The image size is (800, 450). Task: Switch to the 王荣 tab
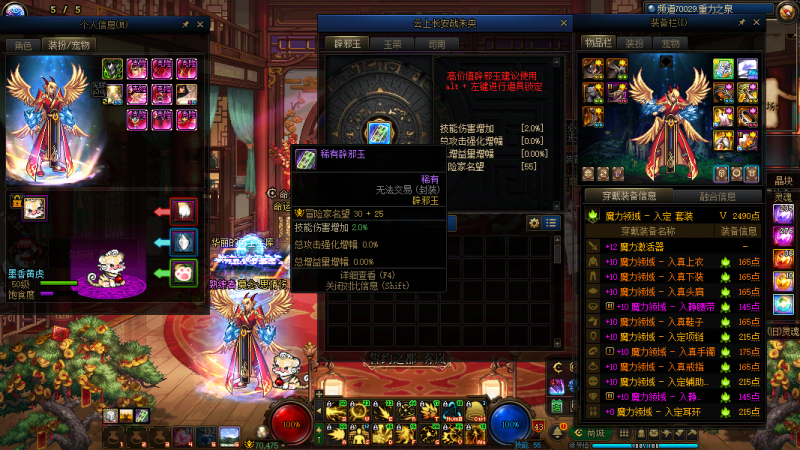coord(392,43)
